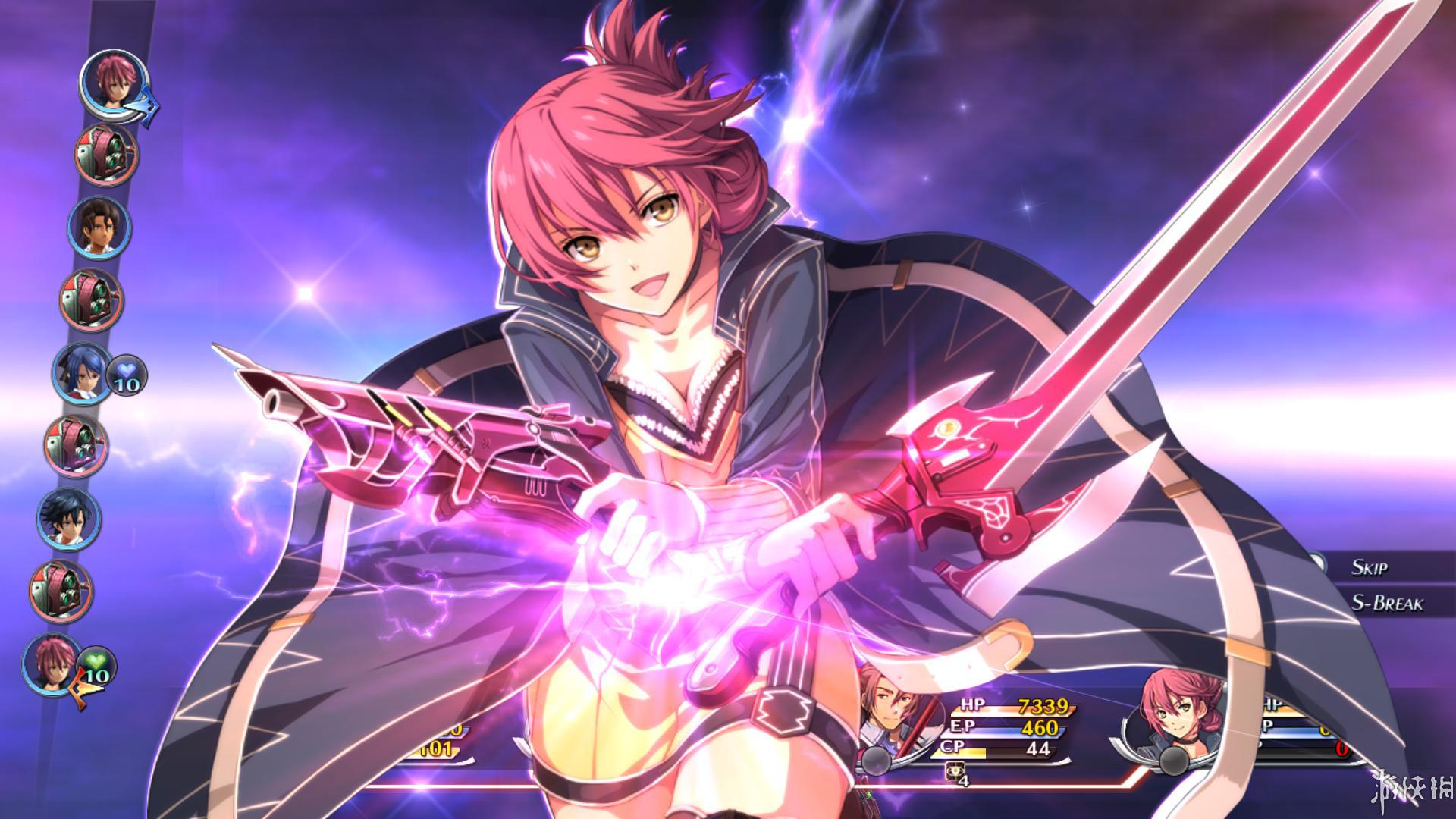The image size is (1456, 819).
Task: Select blue-haired girl's turn portrait with blue heart
Action: coord(81,373)
